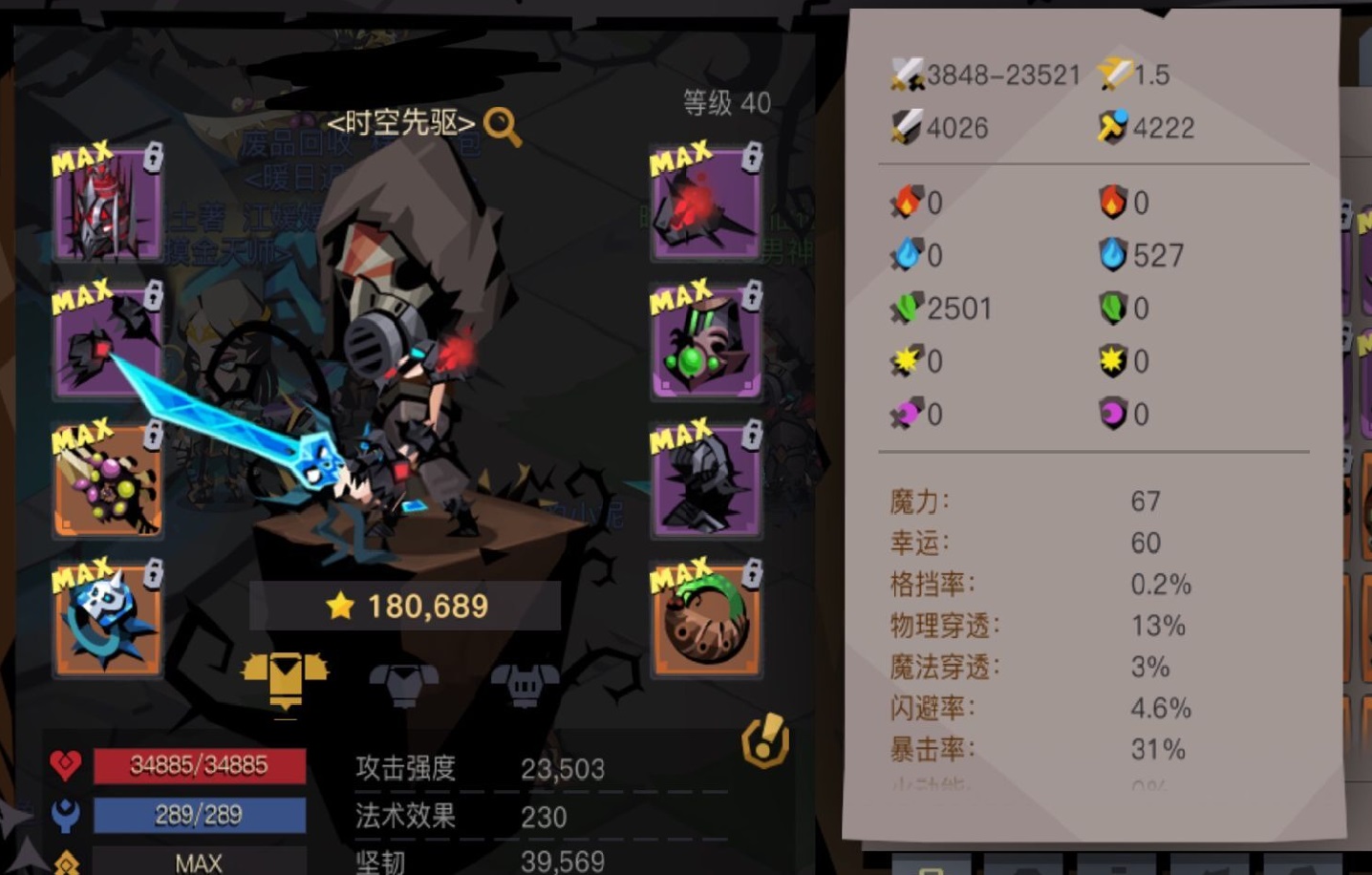Open the blue skull necklace item
The height and width of the screenshot is (875, 1372).
(x=105, y=617)
